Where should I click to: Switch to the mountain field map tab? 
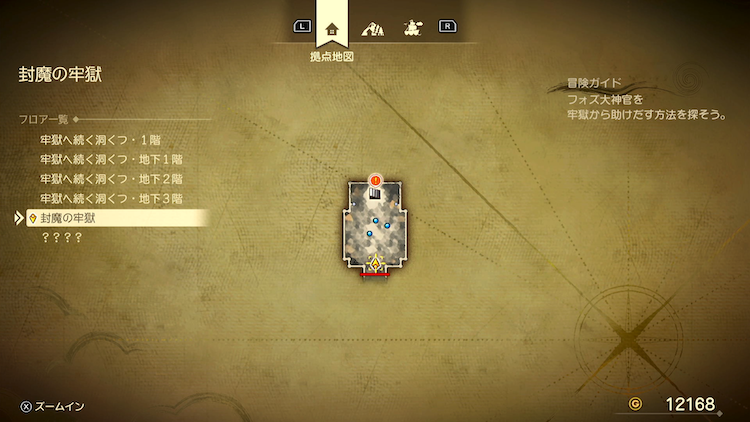(x=373, y=28)
